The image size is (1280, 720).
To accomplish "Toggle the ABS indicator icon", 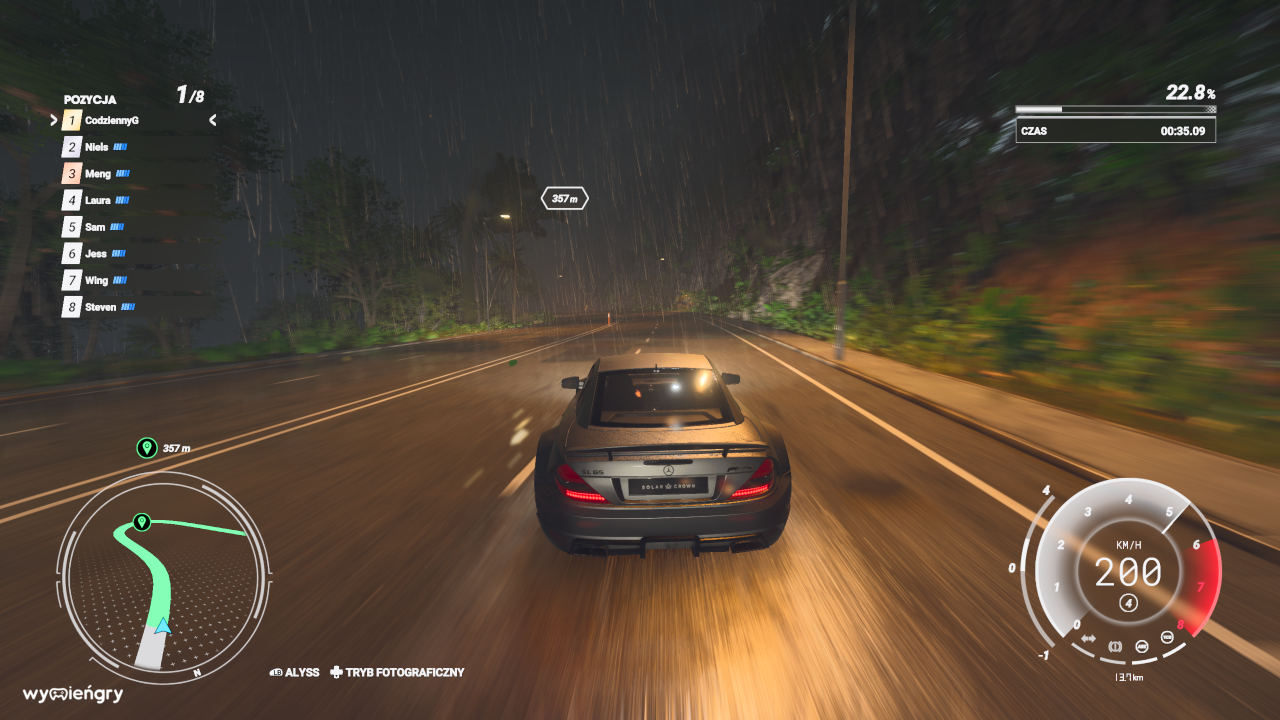I will [1142, 647].
